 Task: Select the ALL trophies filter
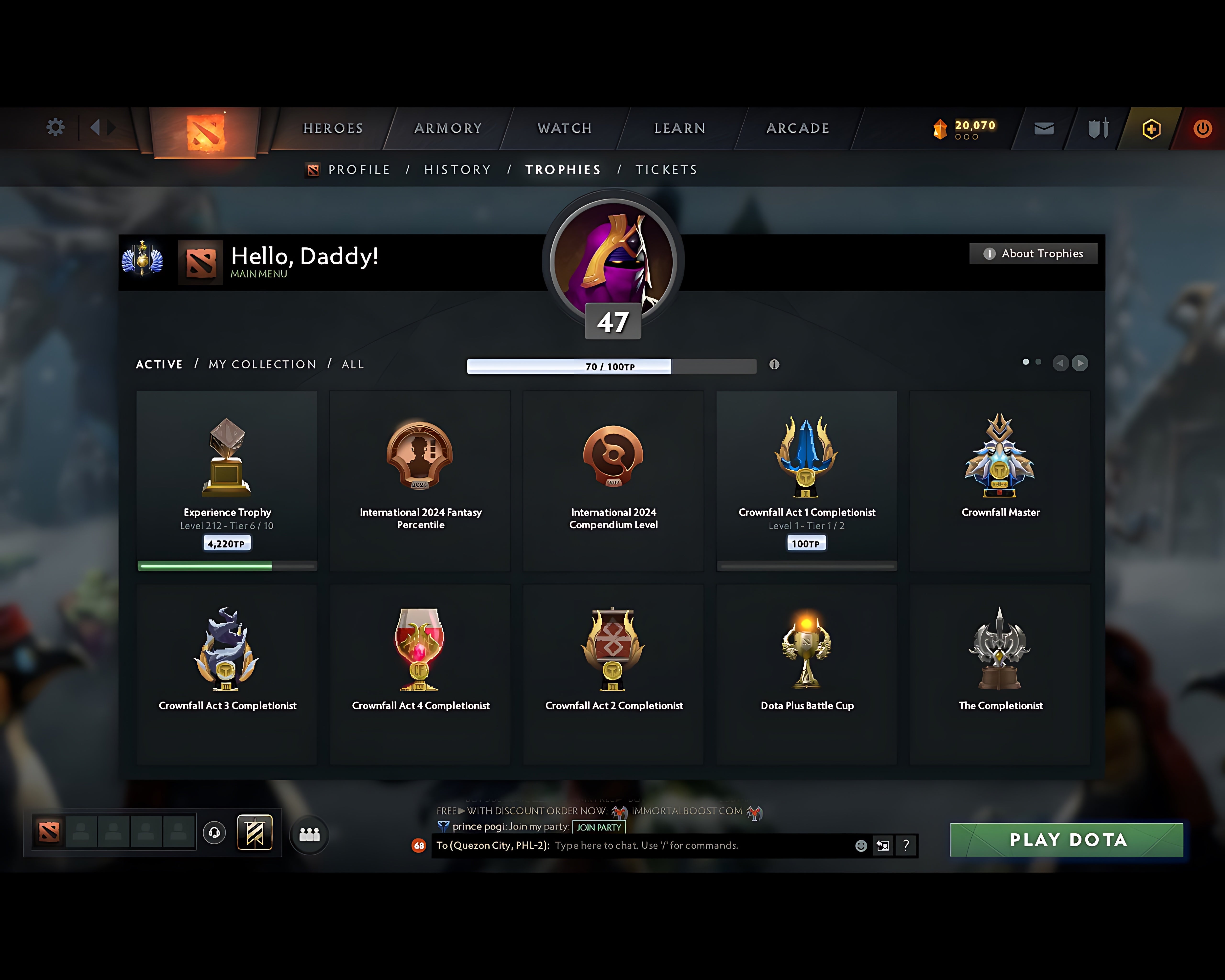[x=352, y=364]
